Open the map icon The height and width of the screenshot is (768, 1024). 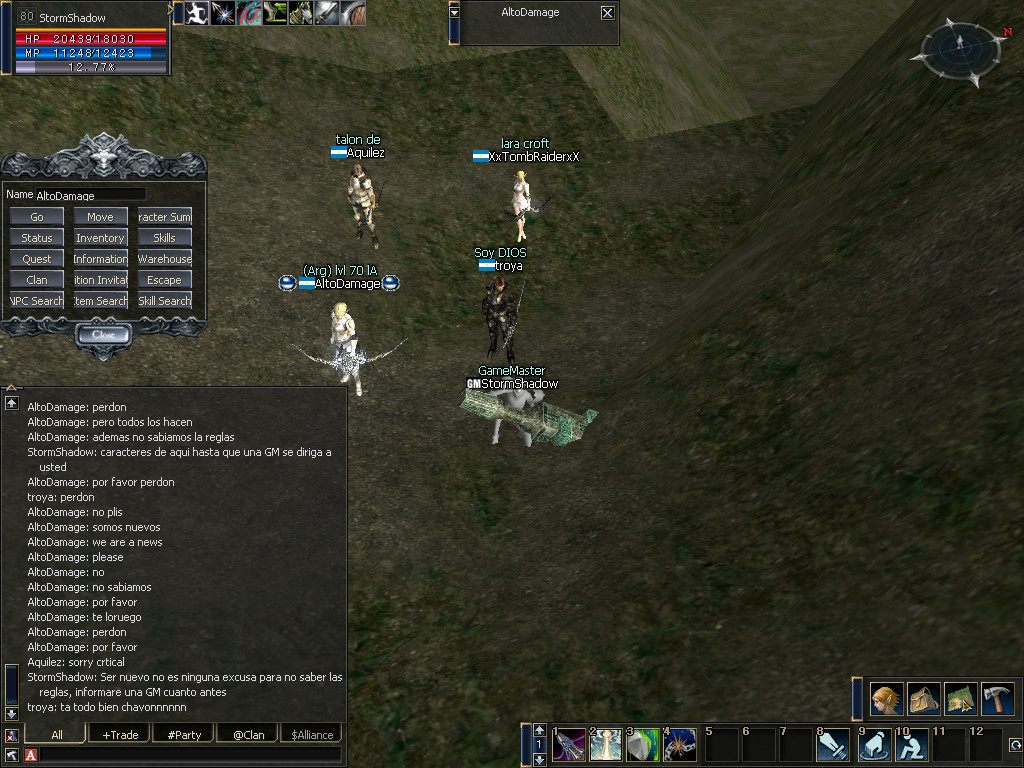click(x=960, y=699)
